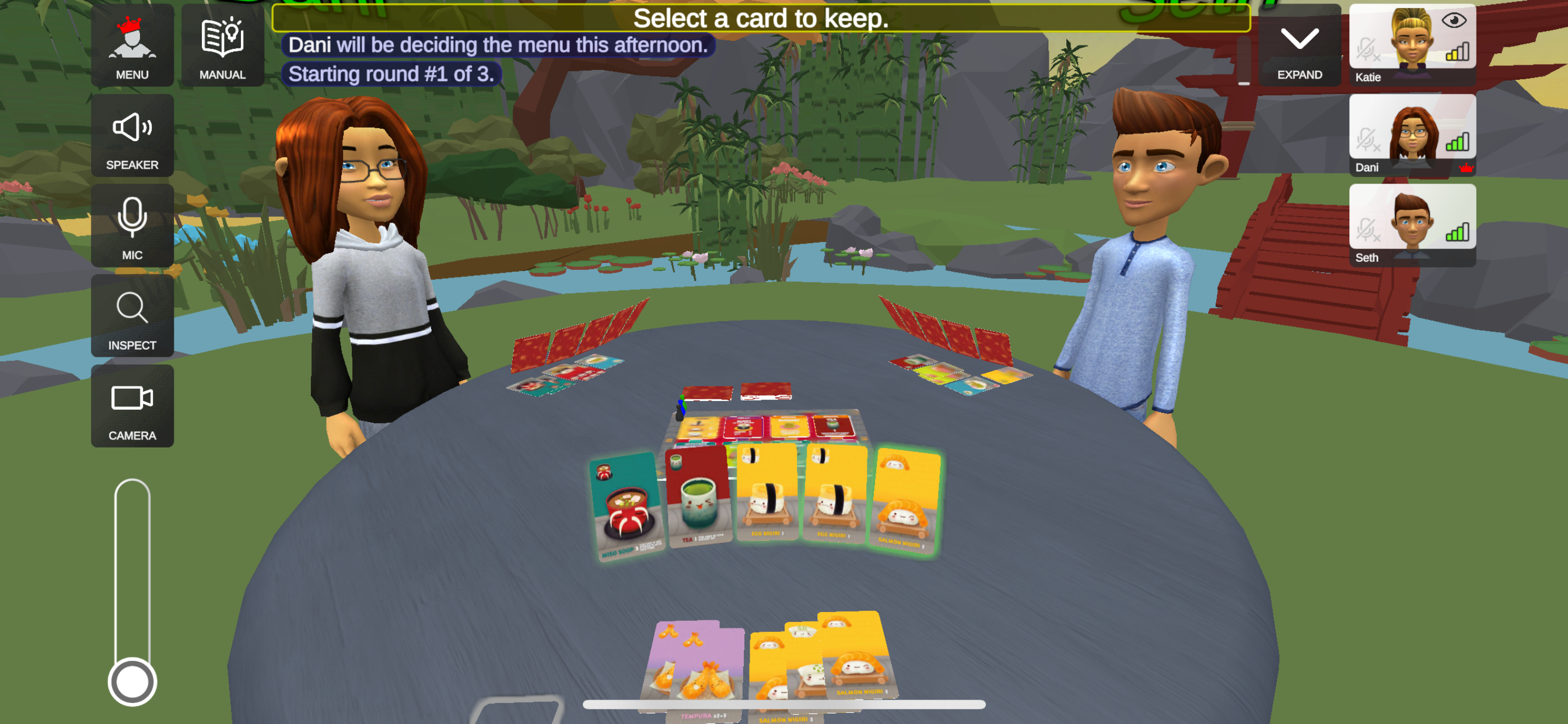Select Seth's player panel

[x=1412, y=226]
